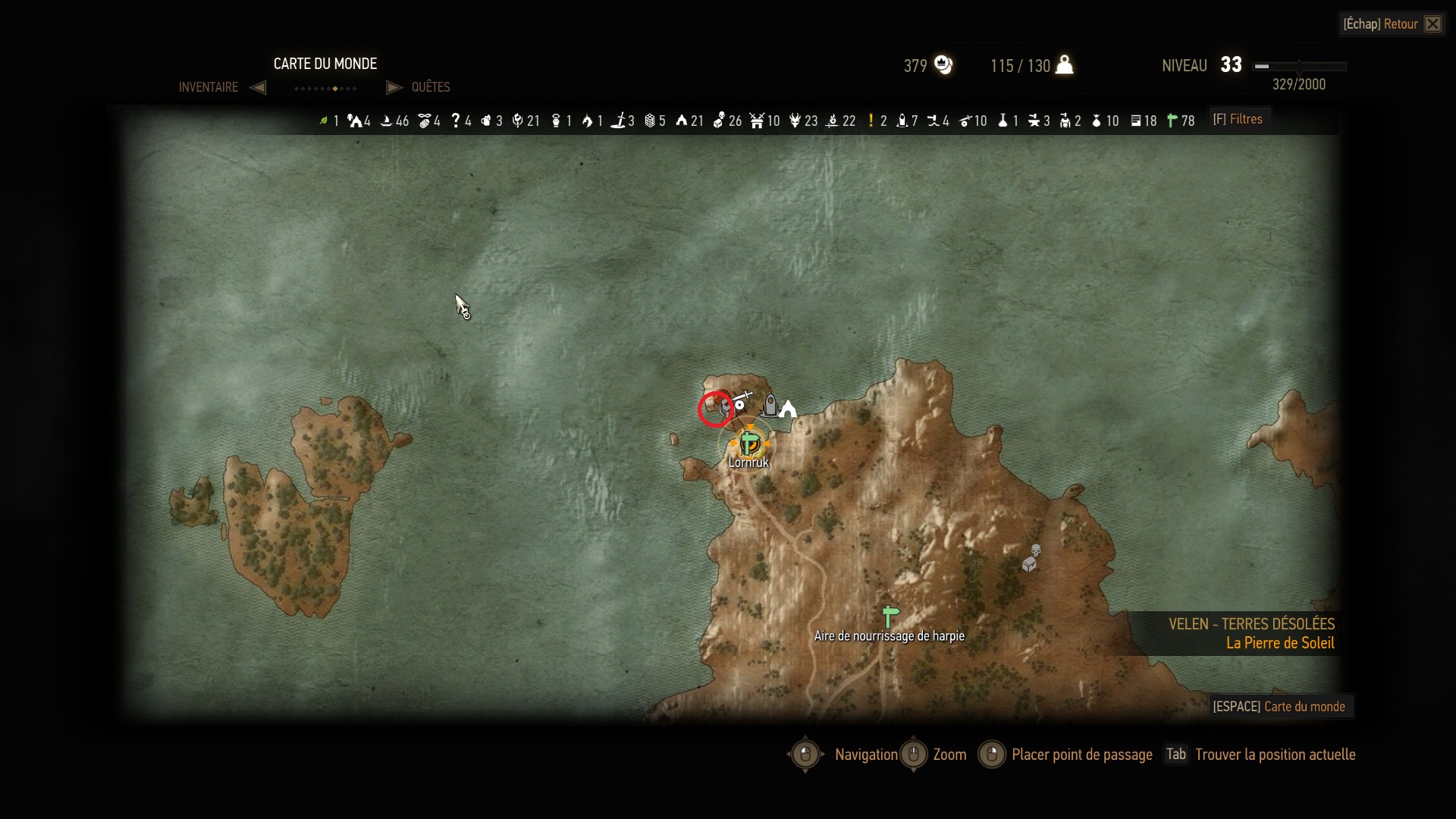Image resolution: width=1456 pixels, height=819 pixels.
Task: Select the grey standing stone map marker
Action: pos(770,405)
